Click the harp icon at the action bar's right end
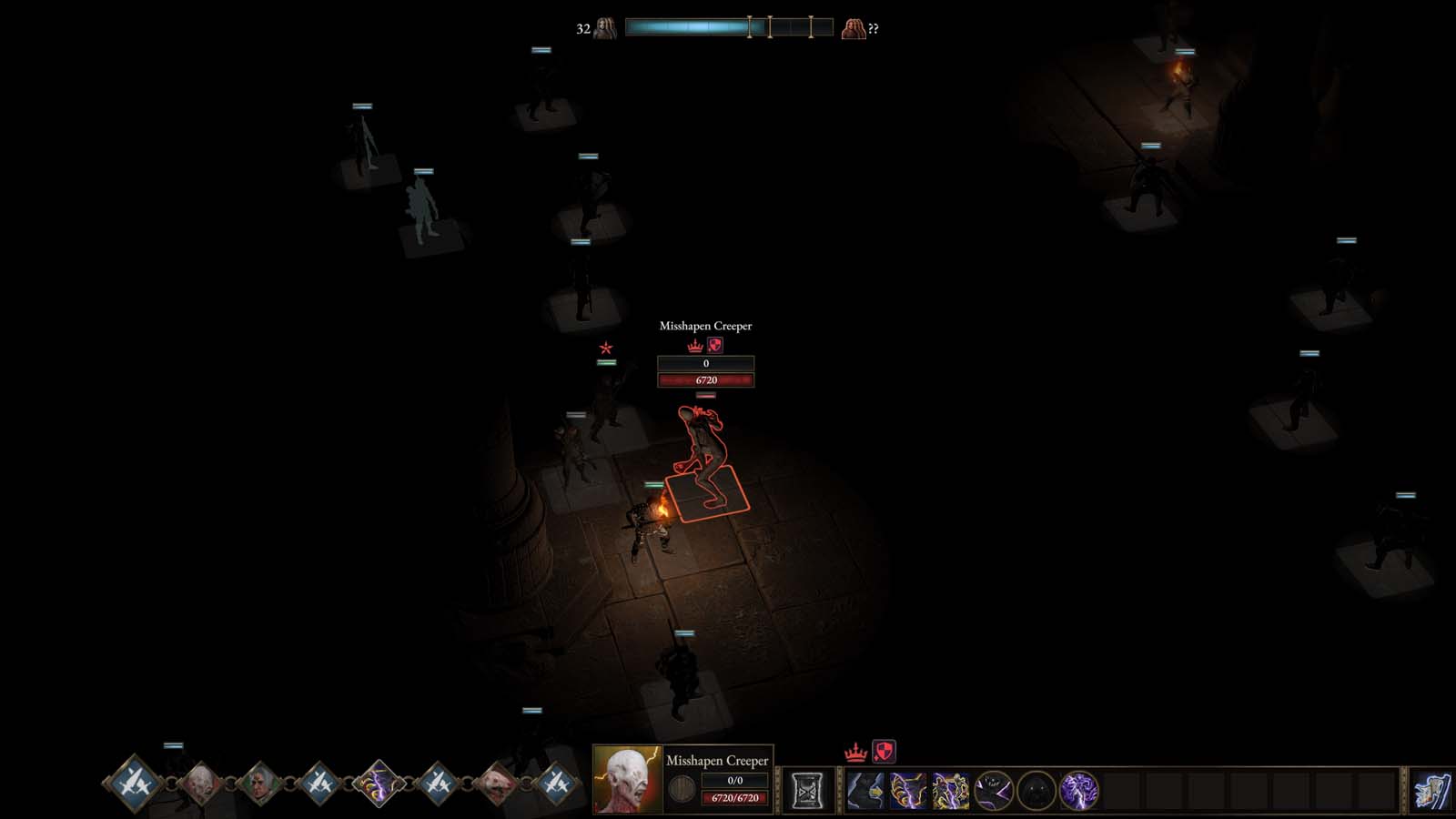This screenshot has height=819, width=1456. click(1432, 789)
